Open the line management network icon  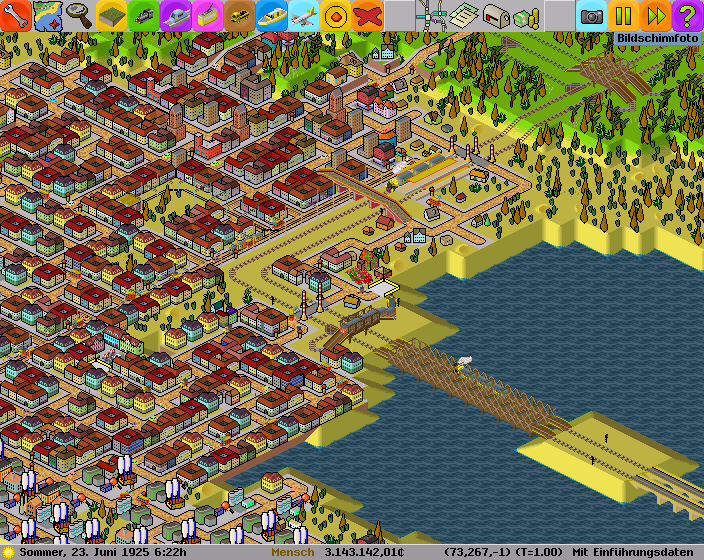(x=432, y=16)
